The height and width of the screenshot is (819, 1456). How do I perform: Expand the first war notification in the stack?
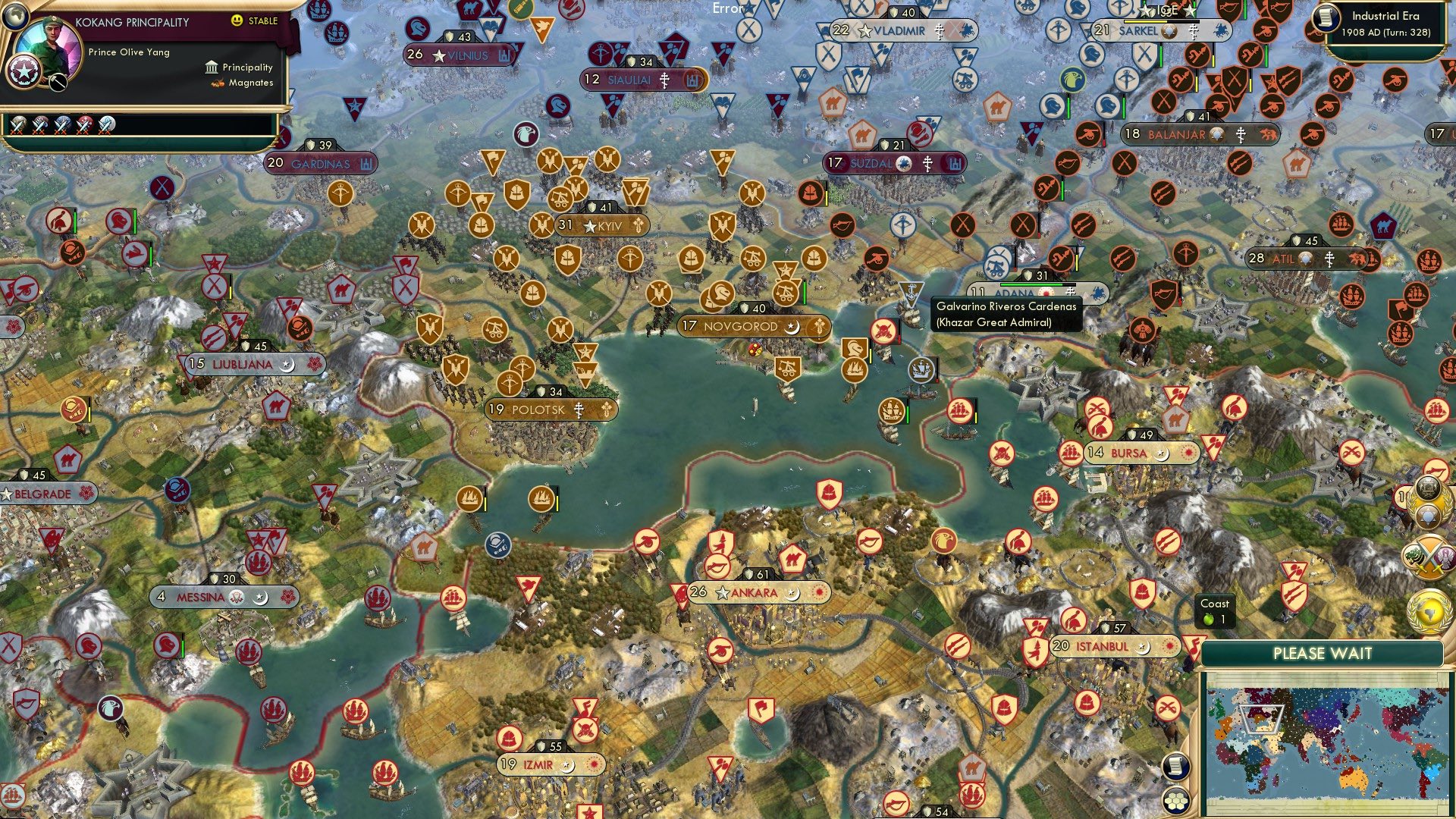[x=18, y=124]
